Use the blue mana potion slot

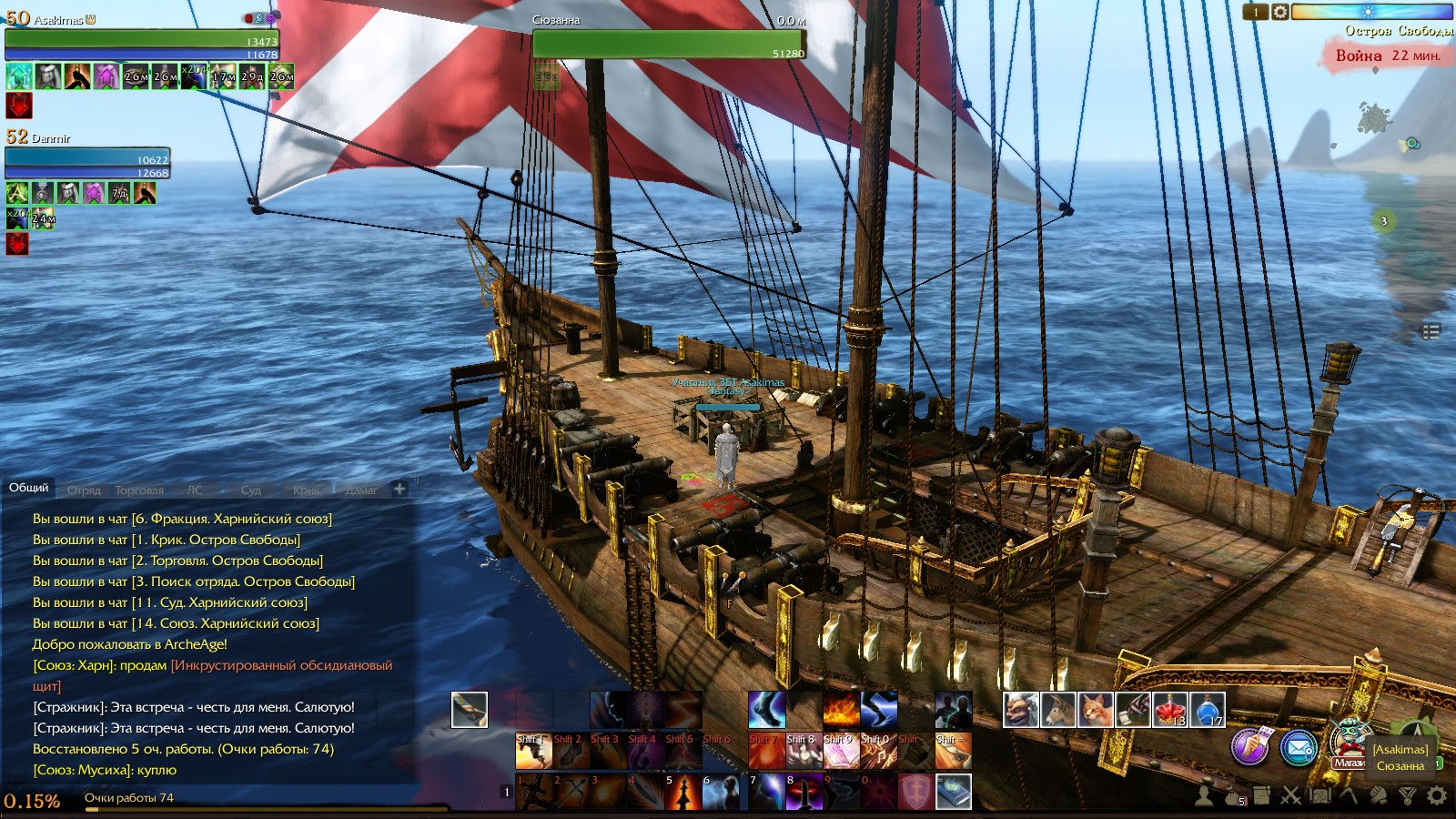point(1208,710)
